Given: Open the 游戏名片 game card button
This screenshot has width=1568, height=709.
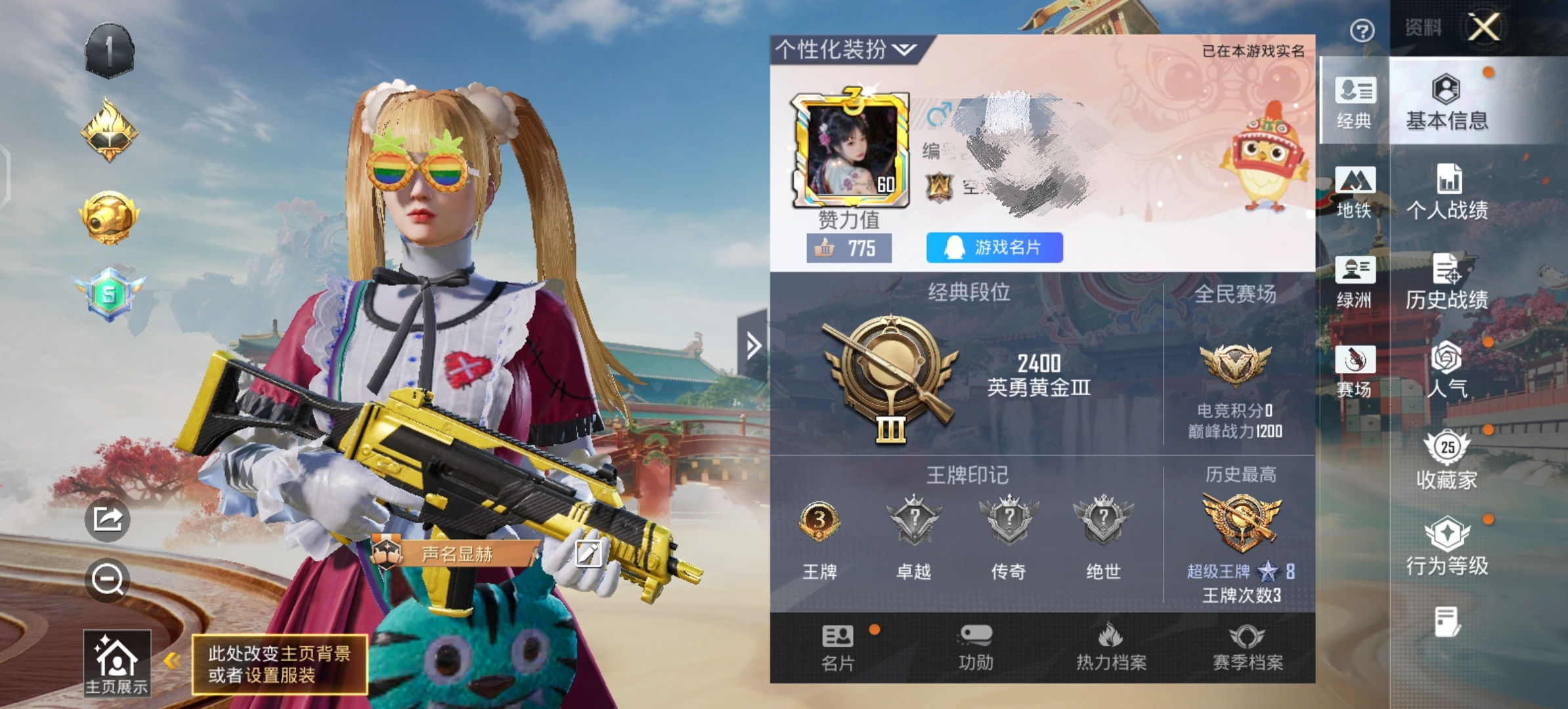Looking at the screenshot, I should tap(994, 247).
